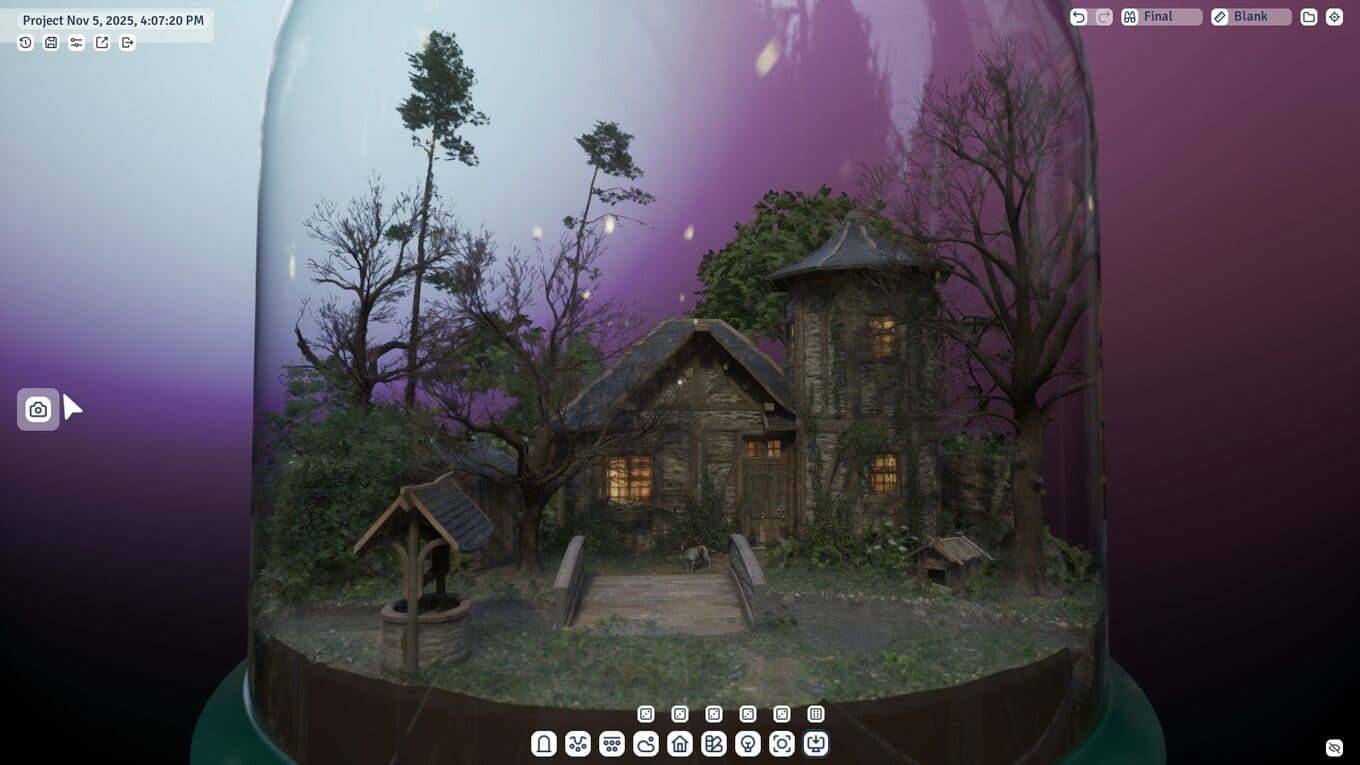Open the sliders settings icon
This screenshot has width=1360, height=765.
[x=76, y=43]
